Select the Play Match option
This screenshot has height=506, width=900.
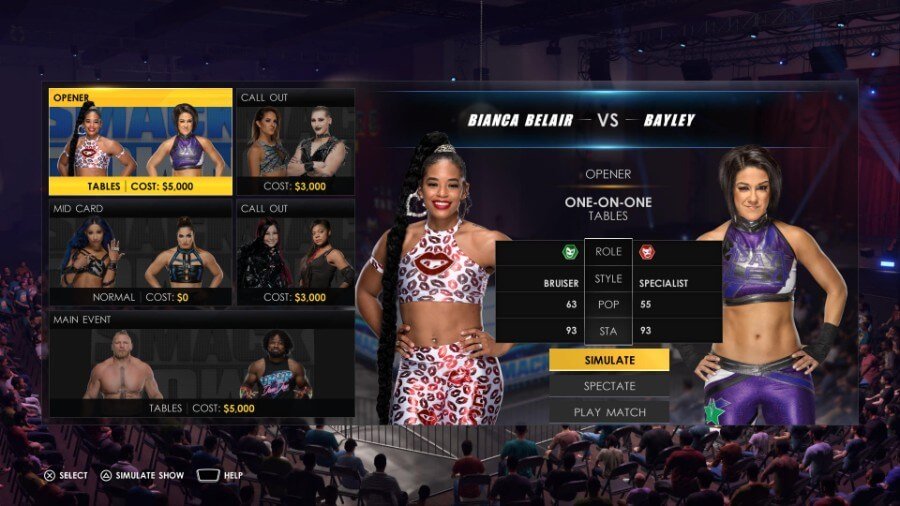(x=609, y=411)
